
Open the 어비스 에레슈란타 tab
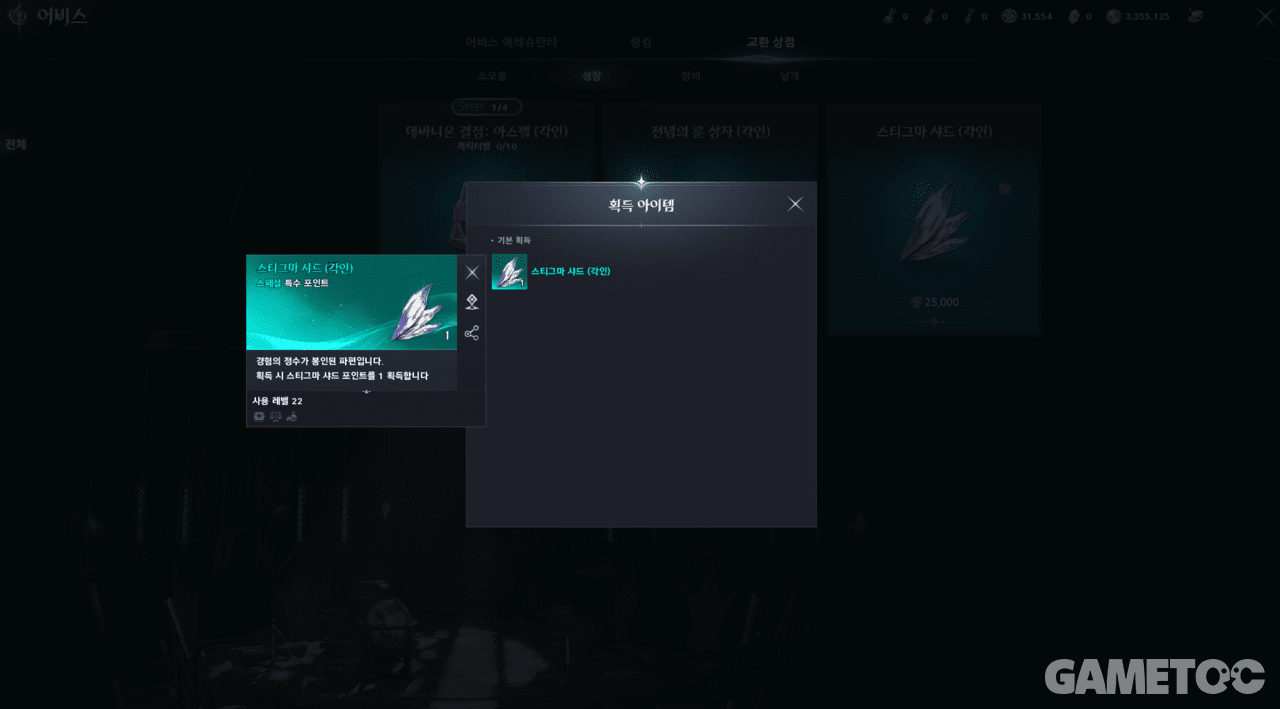point(511,43)
